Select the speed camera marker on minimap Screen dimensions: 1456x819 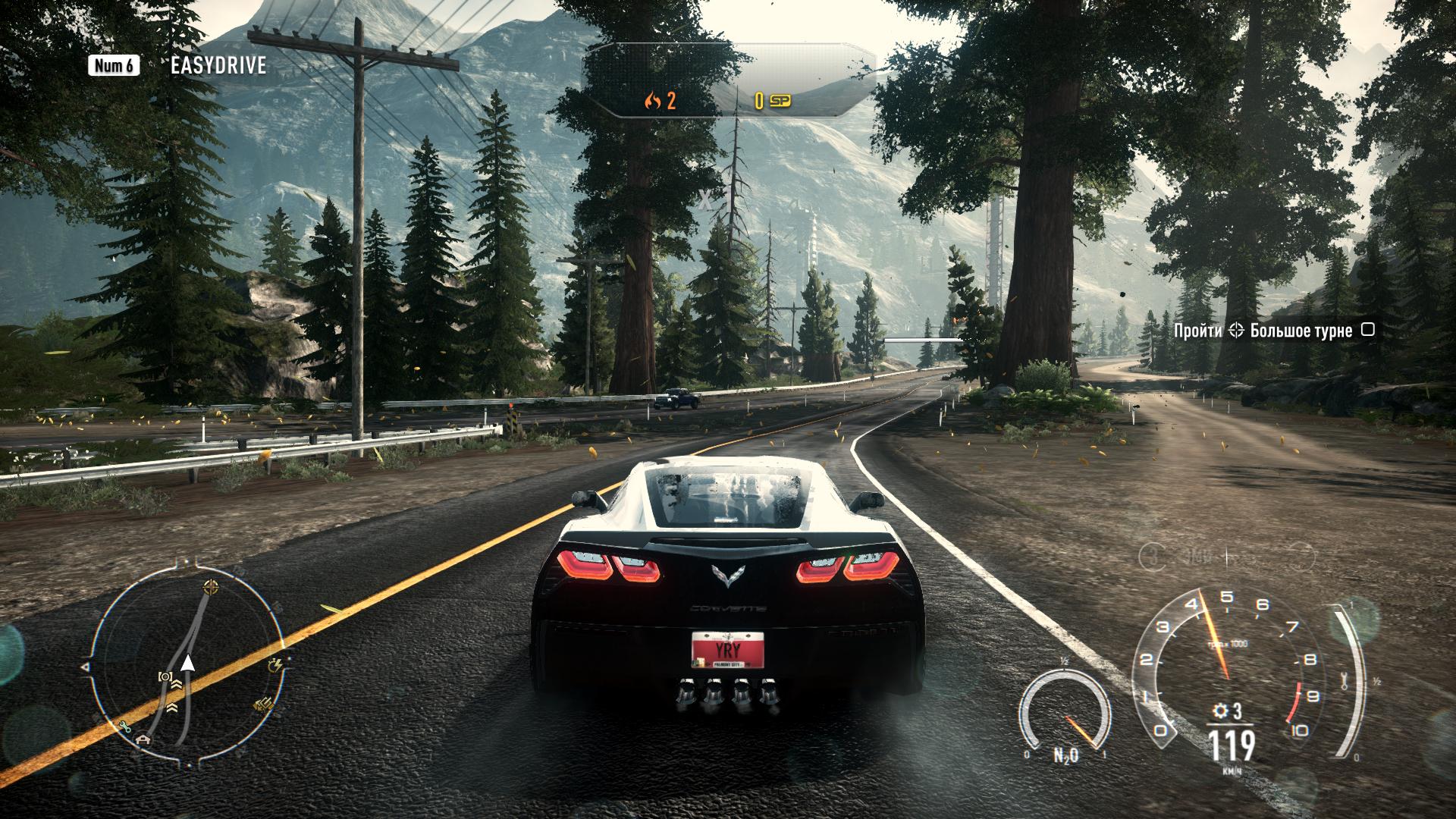click(165, 676)
